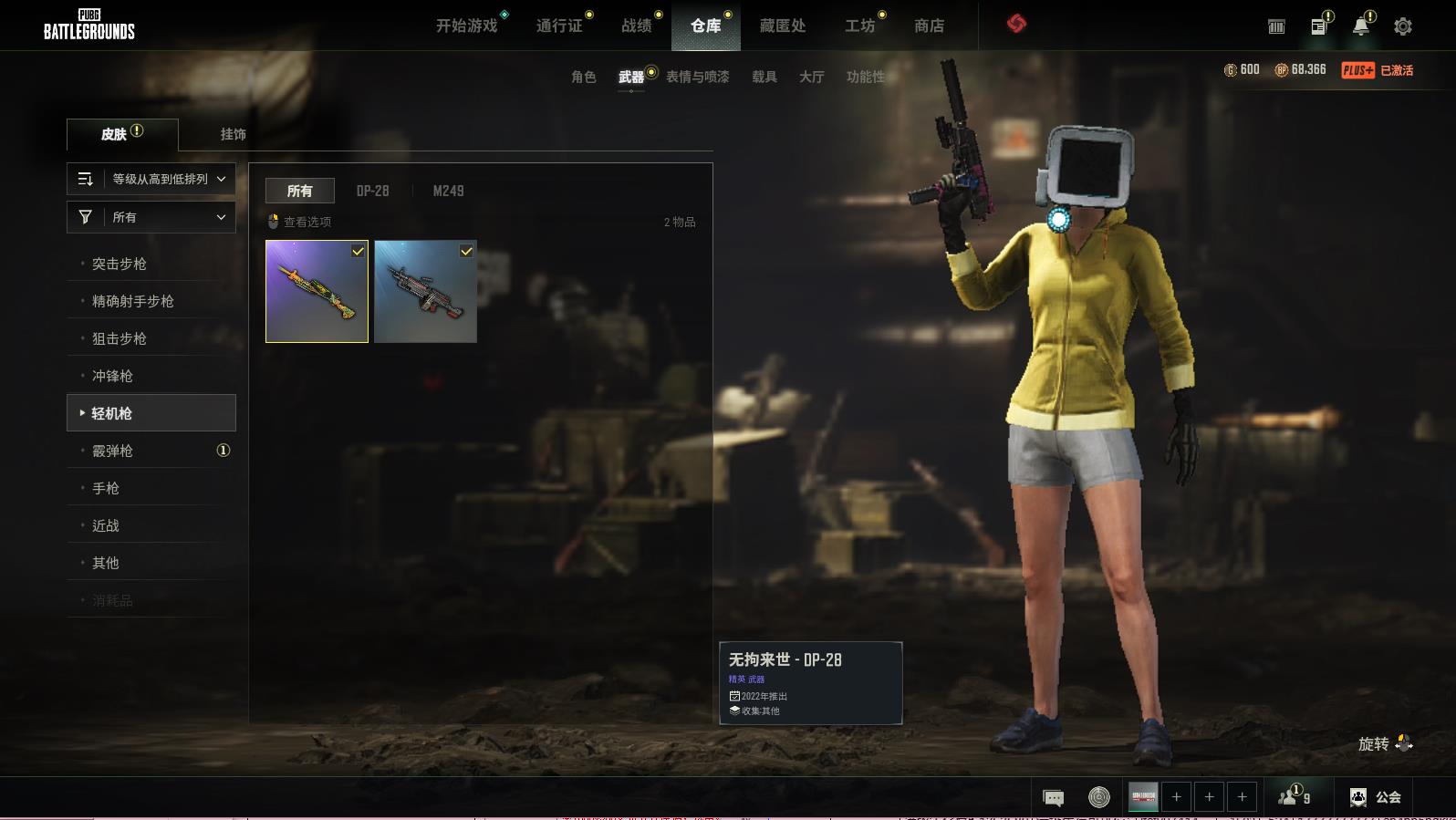Image resolution: width=1456 pixels, height=820 pixels.
Task: Open the 挂饰 charms tab
Action: click(233, 134)
